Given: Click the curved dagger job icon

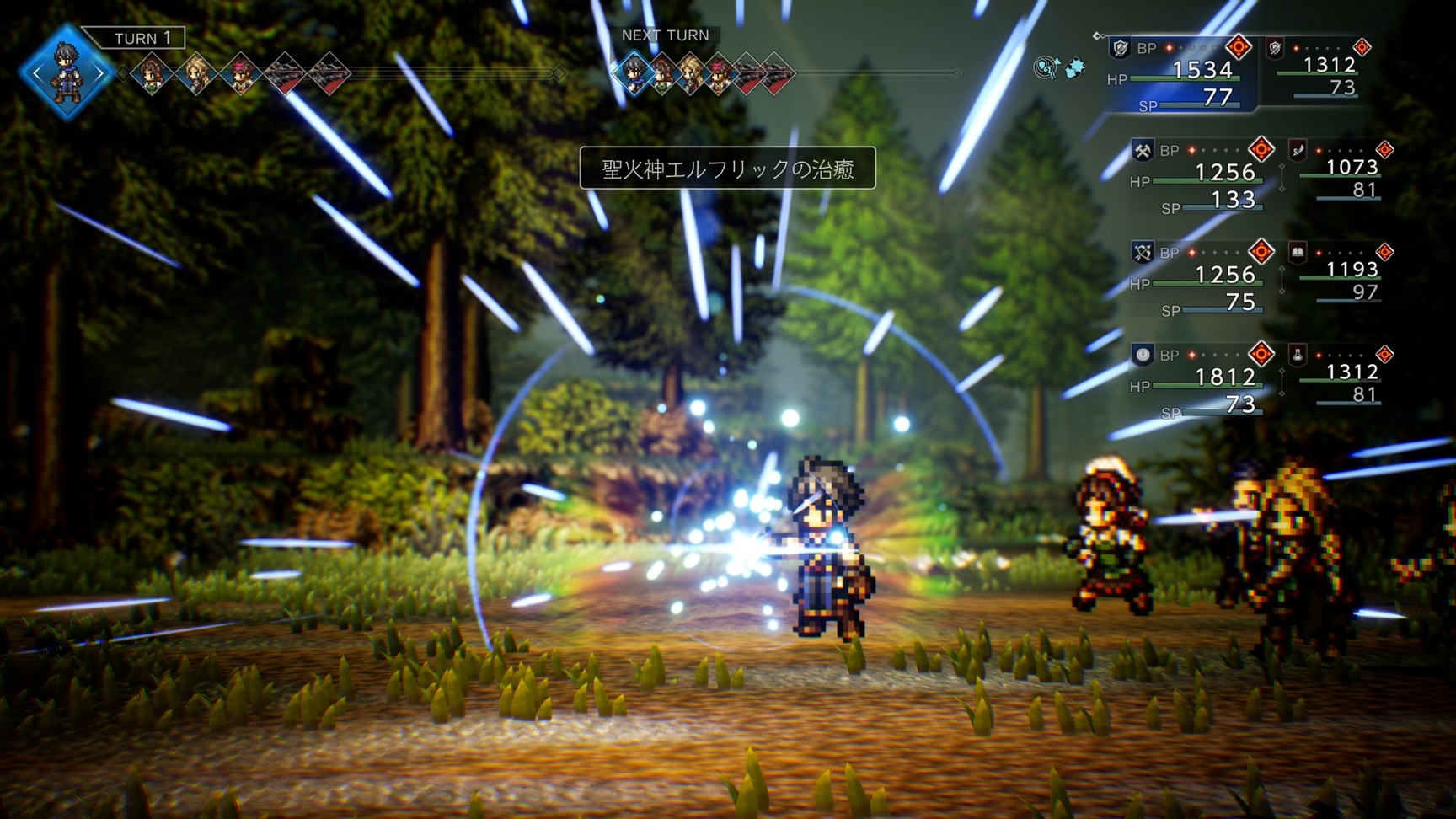Looking at the screenshot, I should [x=1298, y=150].
